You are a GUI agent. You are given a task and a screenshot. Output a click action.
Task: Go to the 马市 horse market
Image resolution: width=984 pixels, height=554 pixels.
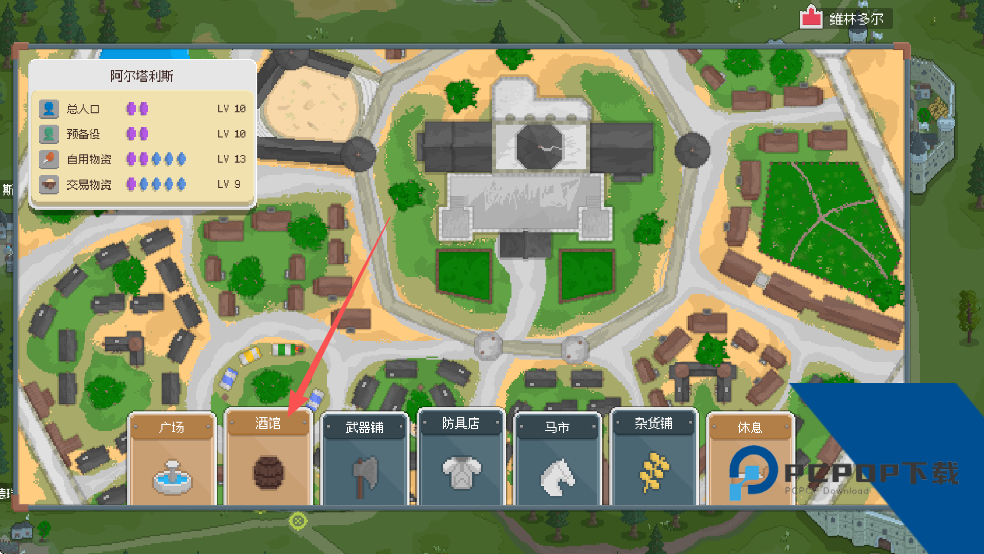[557, 458]
